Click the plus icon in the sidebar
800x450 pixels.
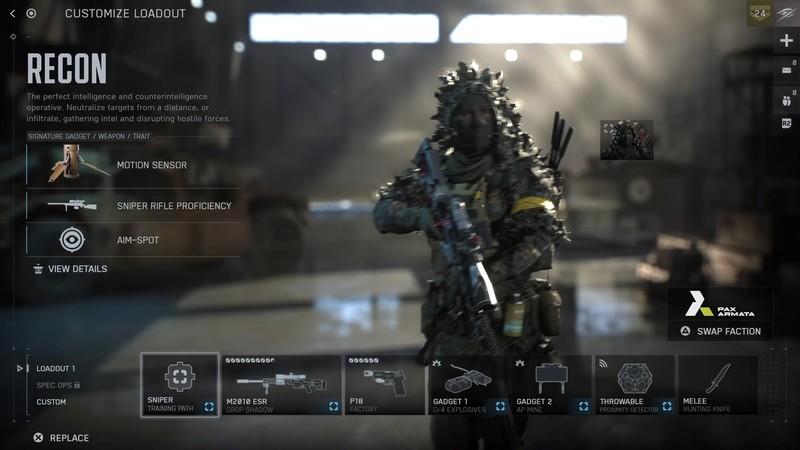coord(786,40)
